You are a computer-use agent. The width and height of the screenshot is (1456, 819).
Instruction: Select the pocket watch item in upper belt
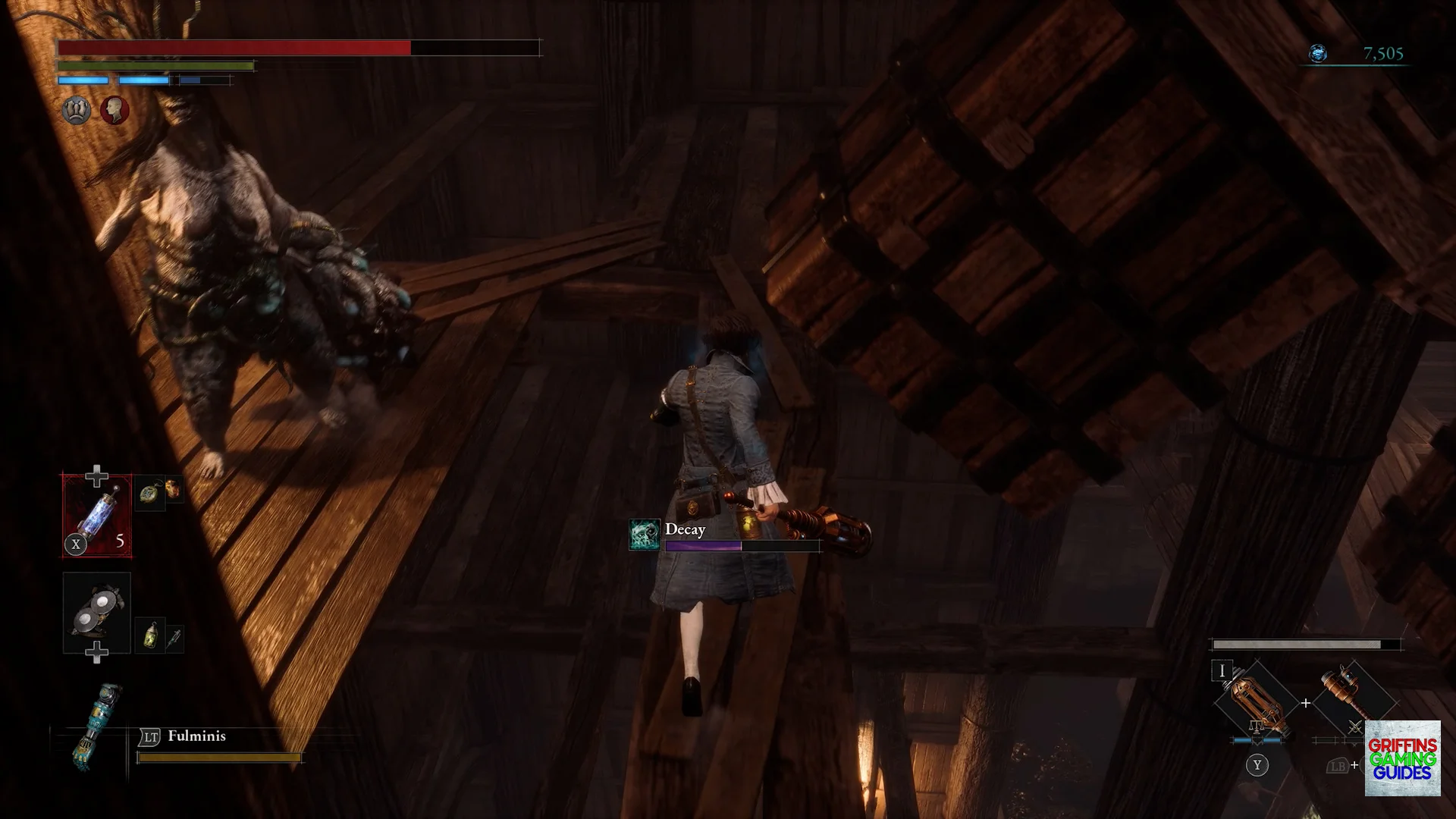pos(150,493)
